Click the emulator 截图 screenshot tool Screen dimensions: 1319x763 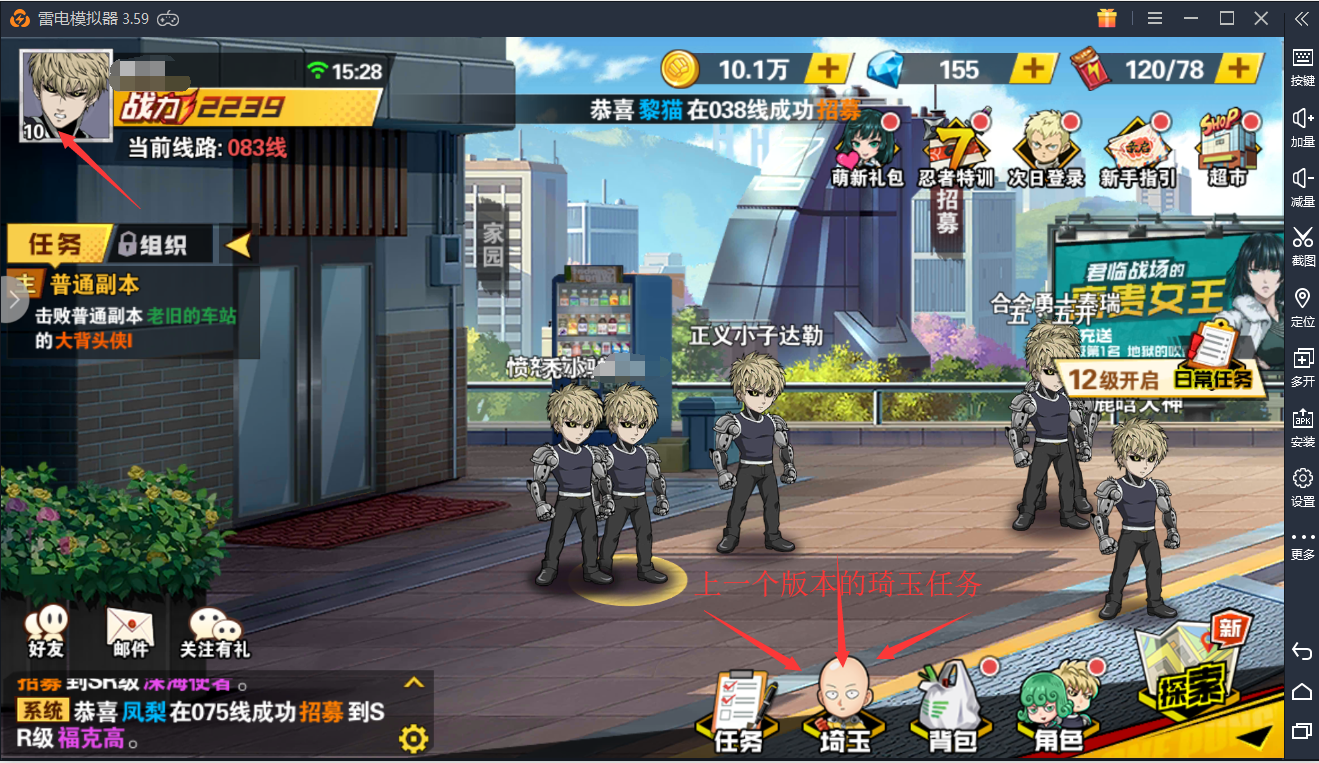pyautogui.click(x=1302, y=246)
